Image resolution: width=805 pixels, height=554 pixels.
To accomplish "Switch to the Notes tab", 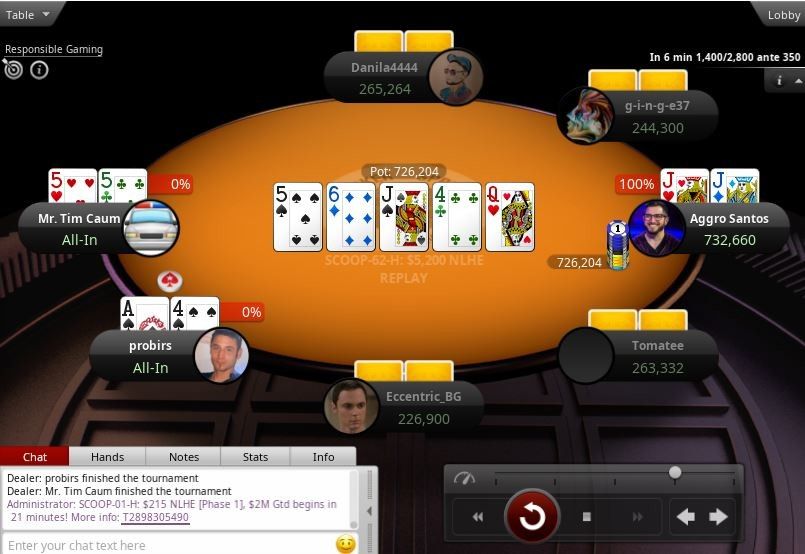I will coord(183,457).
